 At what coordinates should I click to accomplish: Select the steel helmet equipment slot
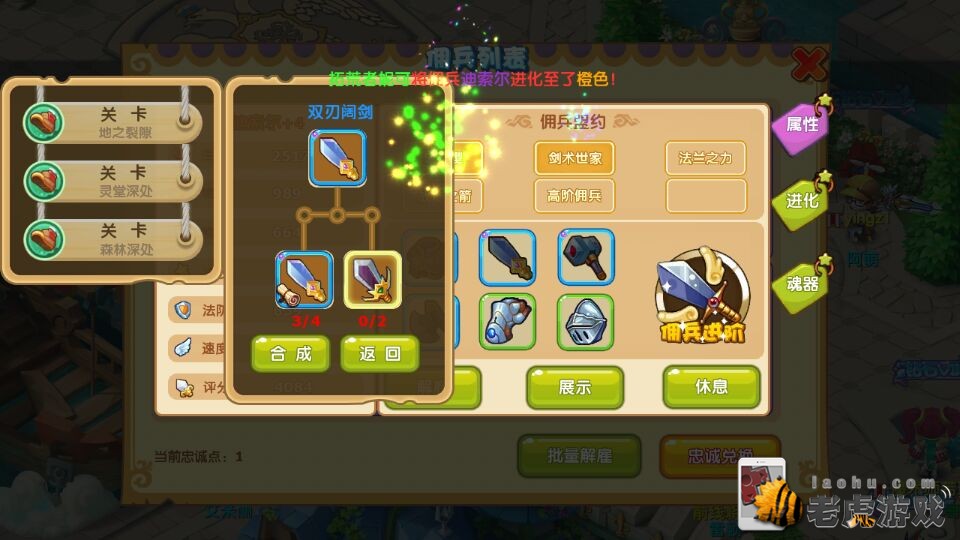pyautogui.click(x=586, y=321)
